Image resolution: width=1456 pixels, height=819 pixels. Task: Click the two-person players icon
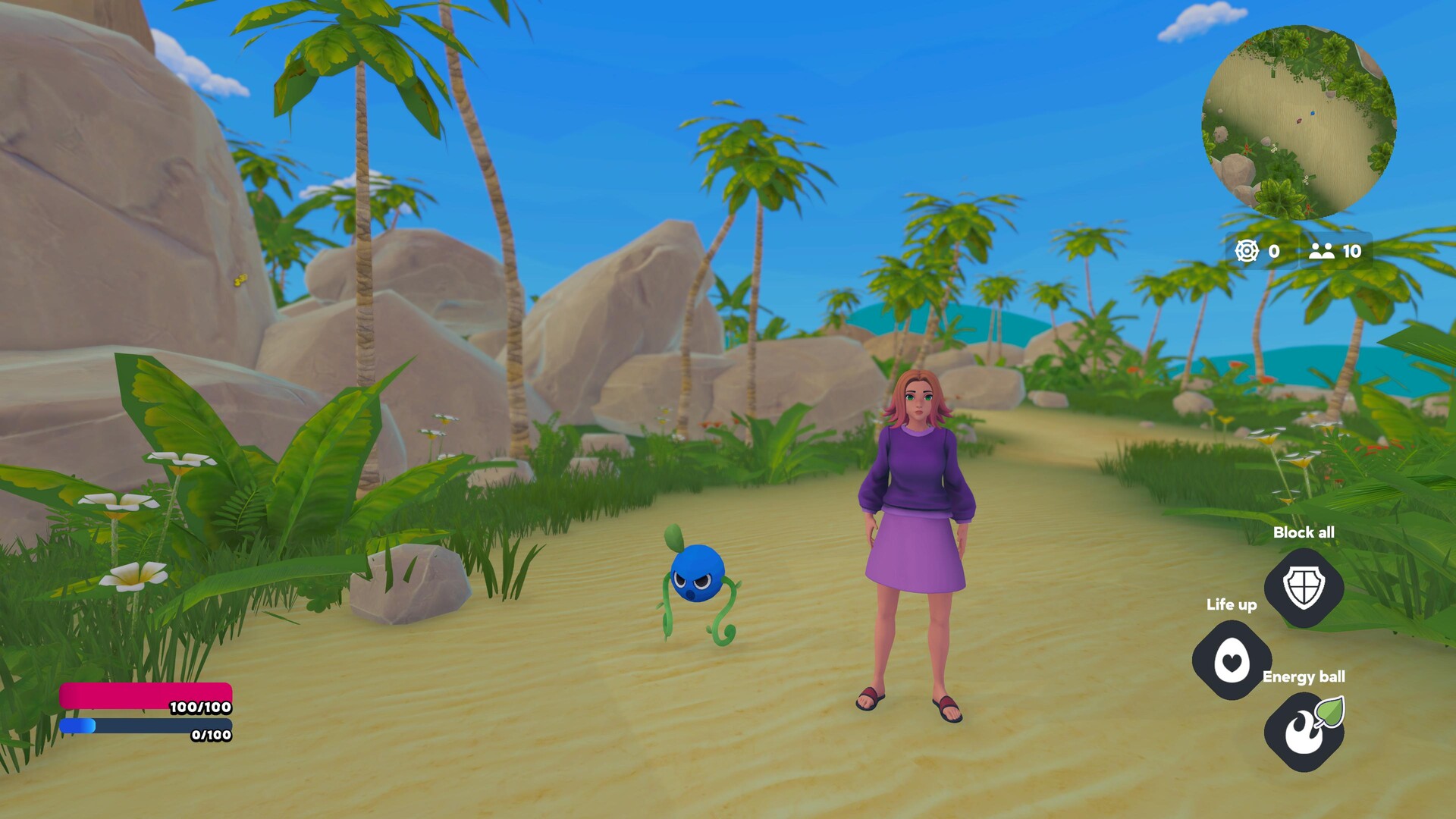coord(1321,253)
